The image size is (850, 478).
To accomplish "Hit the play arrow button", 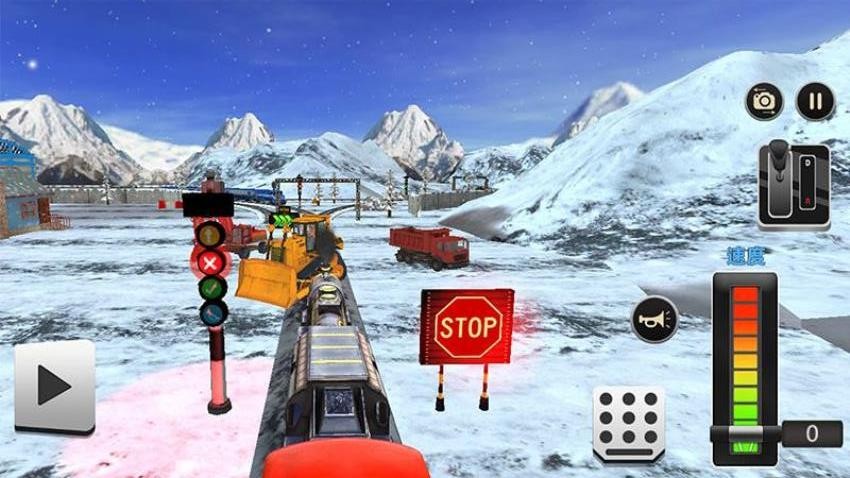I will tap(55, 386).
